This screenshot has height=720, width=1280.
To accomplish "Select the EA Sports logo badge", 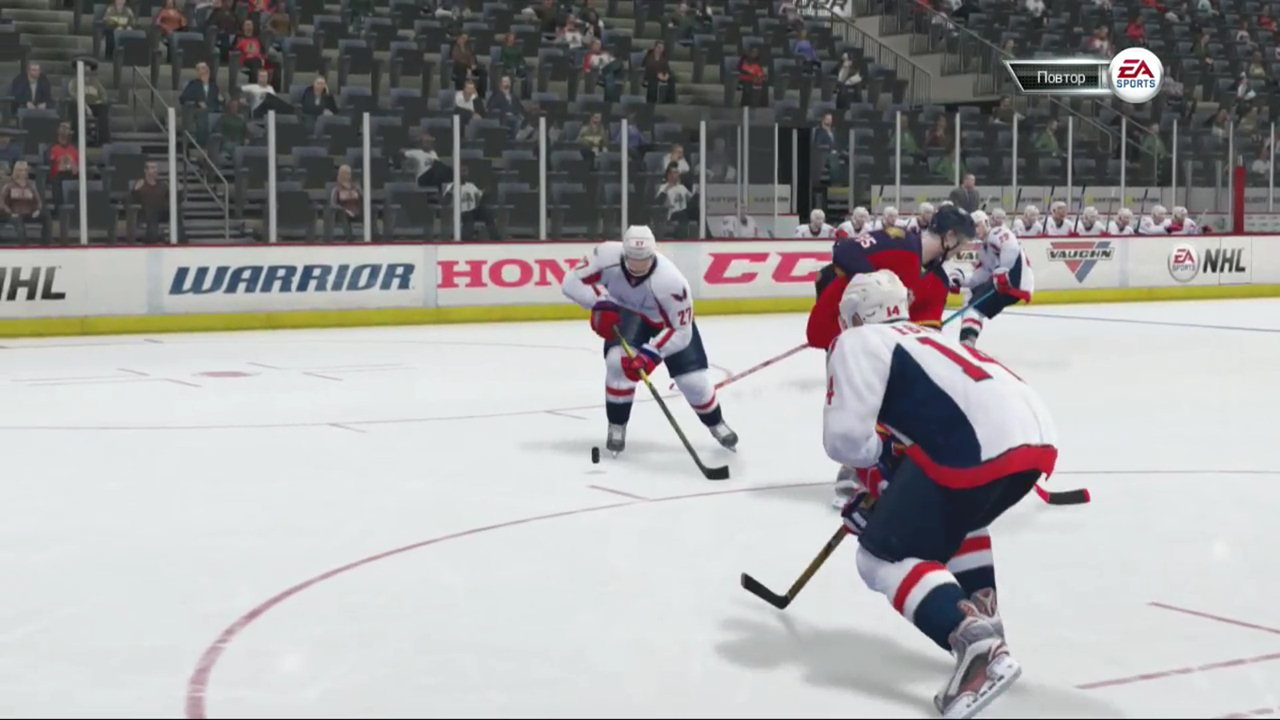I will [1135, 75].
